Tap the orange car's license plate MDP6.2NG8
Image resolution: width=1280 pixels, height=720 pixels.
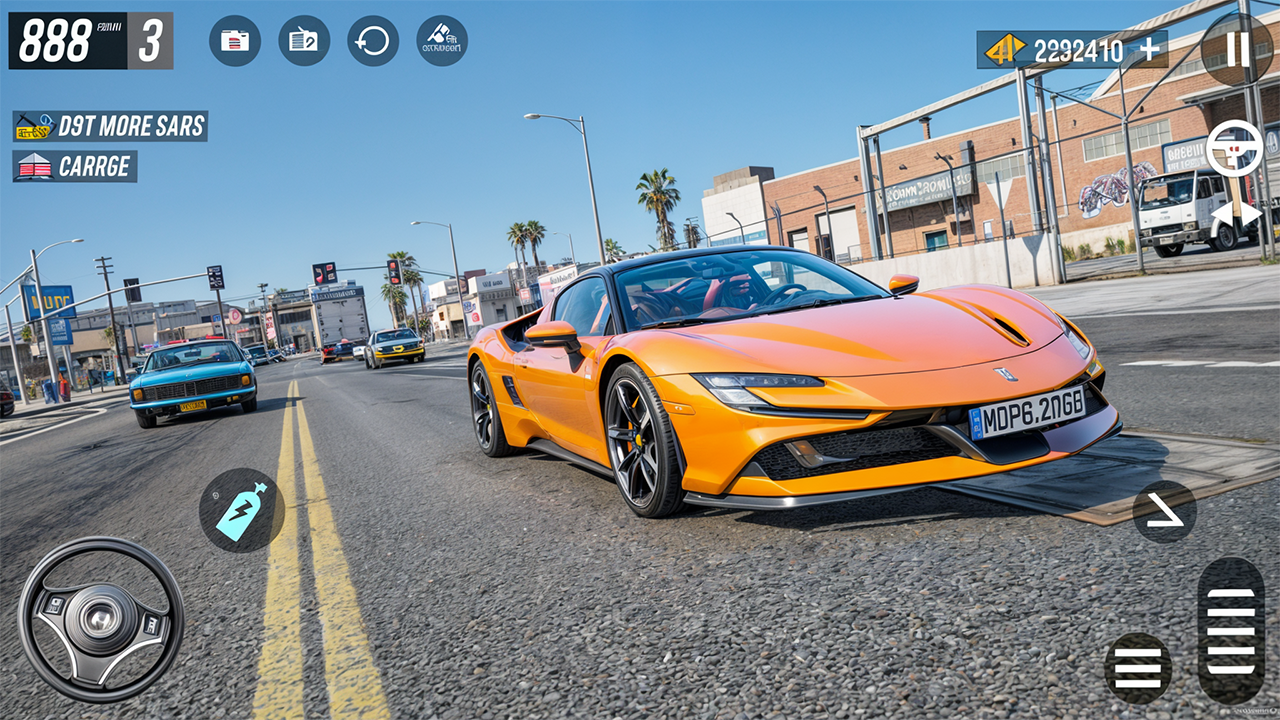point(1035,413)
